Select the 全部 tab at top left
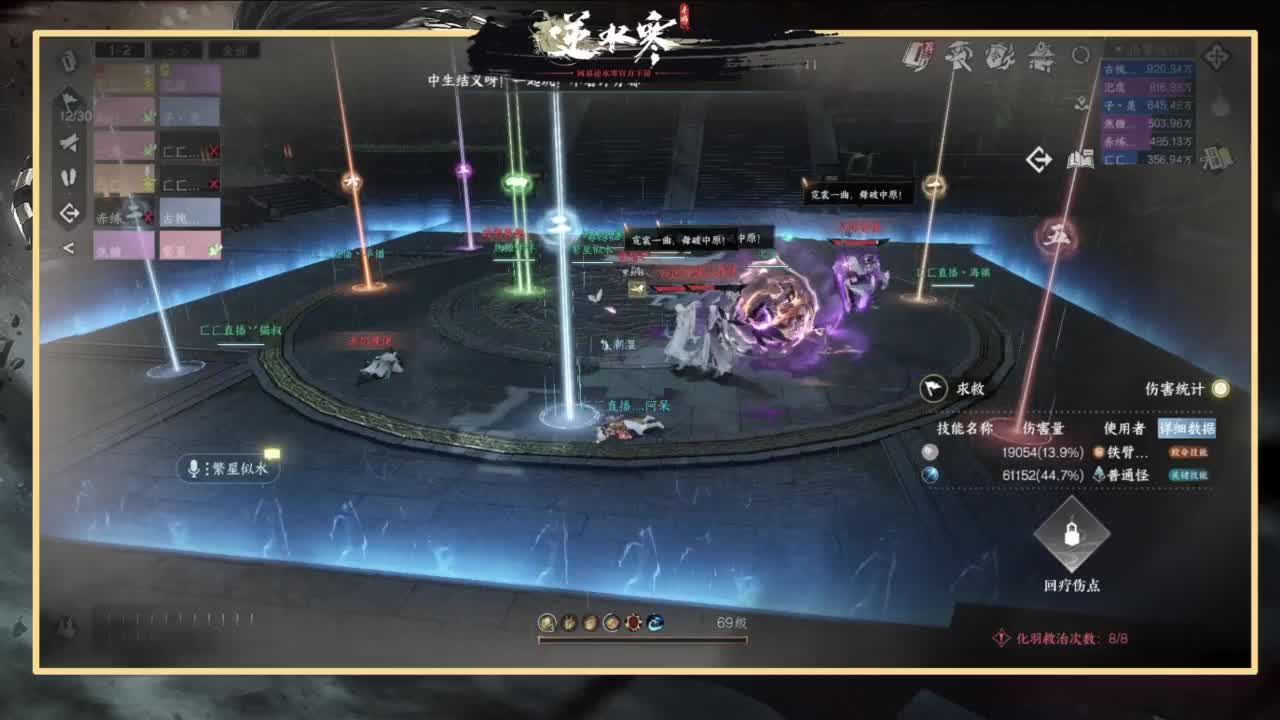This screenshot has height=720, width=1280. pyautogui.click(x=232, y=49)
